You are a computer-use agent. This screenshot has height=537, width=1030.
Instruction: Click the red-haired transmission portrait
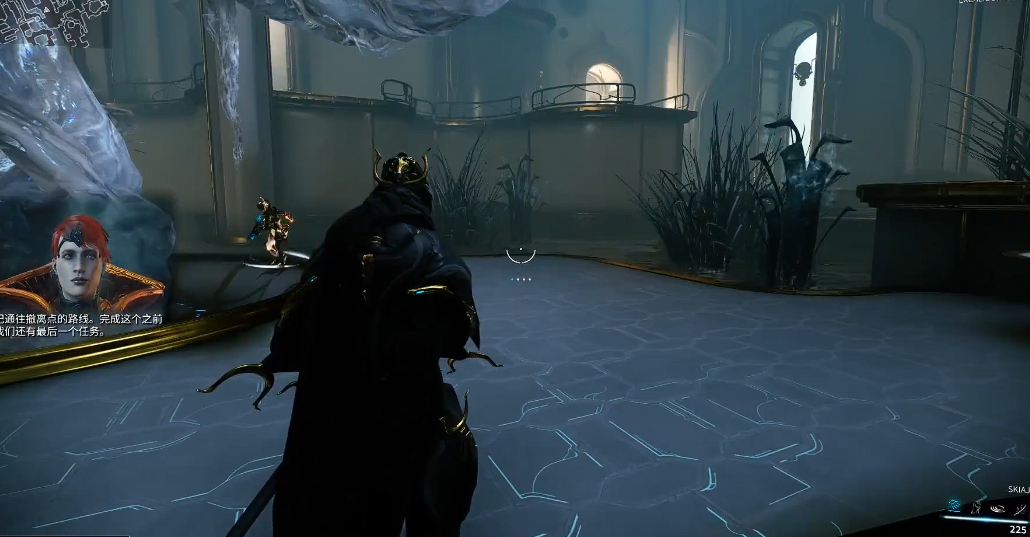point(82,264)
